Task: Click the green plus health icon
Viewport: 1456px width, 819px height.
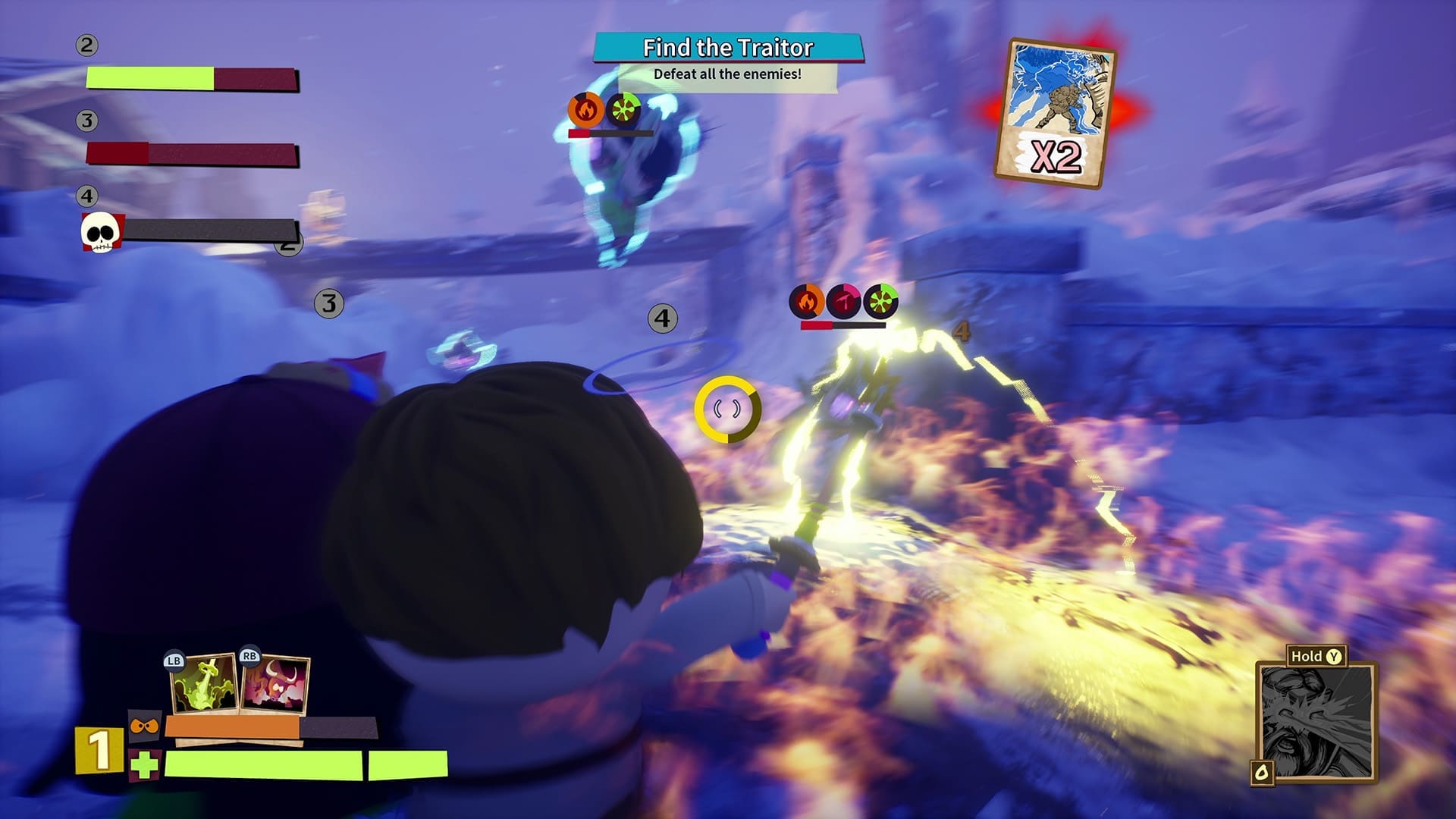Action: pyautogui.click(x=144, y=765)
